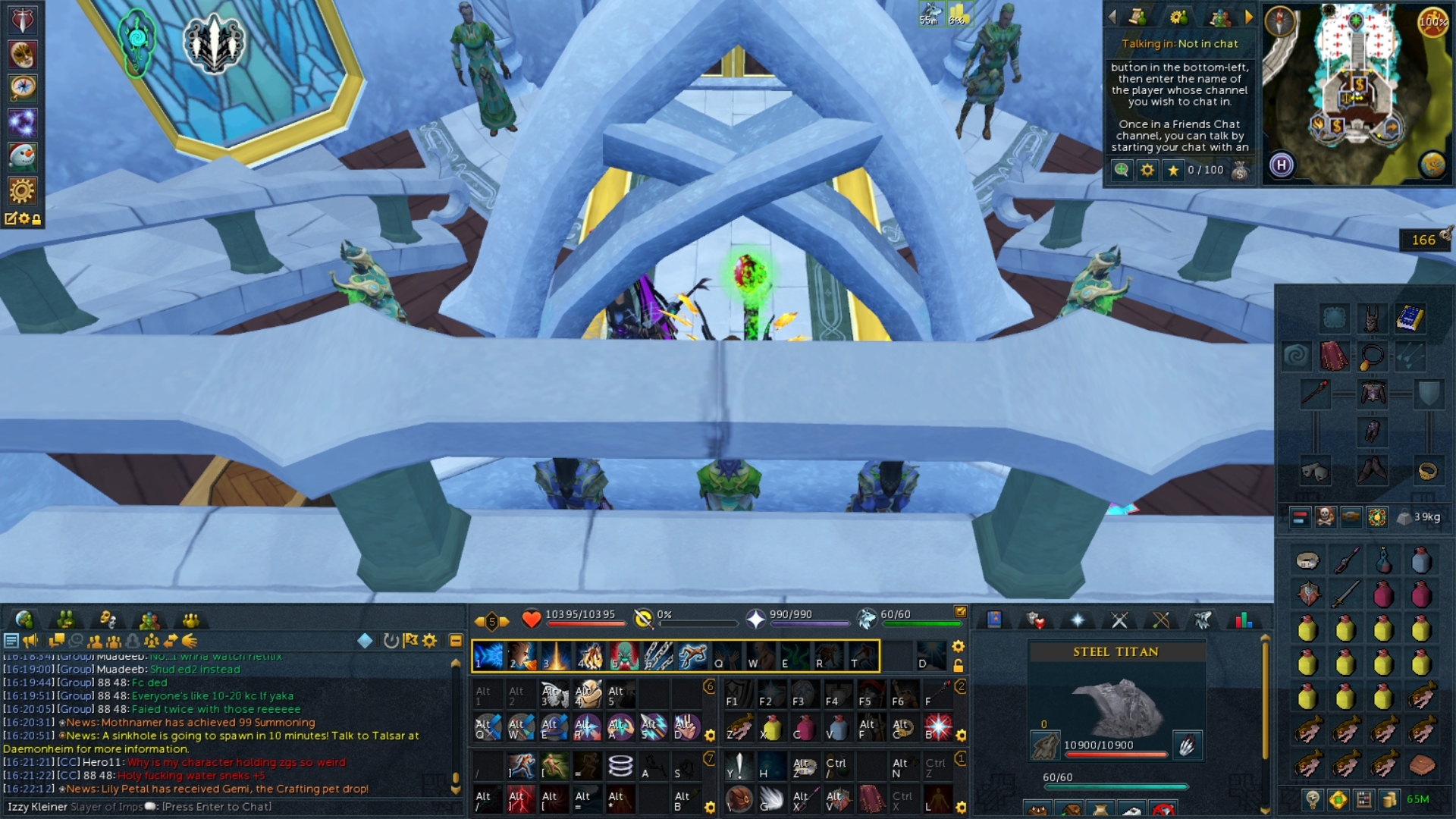Screen dimensions: 1456x819
Task: Select the bow-and-arrow ranged tab near Steel Titan
Action: (1163, 620)
